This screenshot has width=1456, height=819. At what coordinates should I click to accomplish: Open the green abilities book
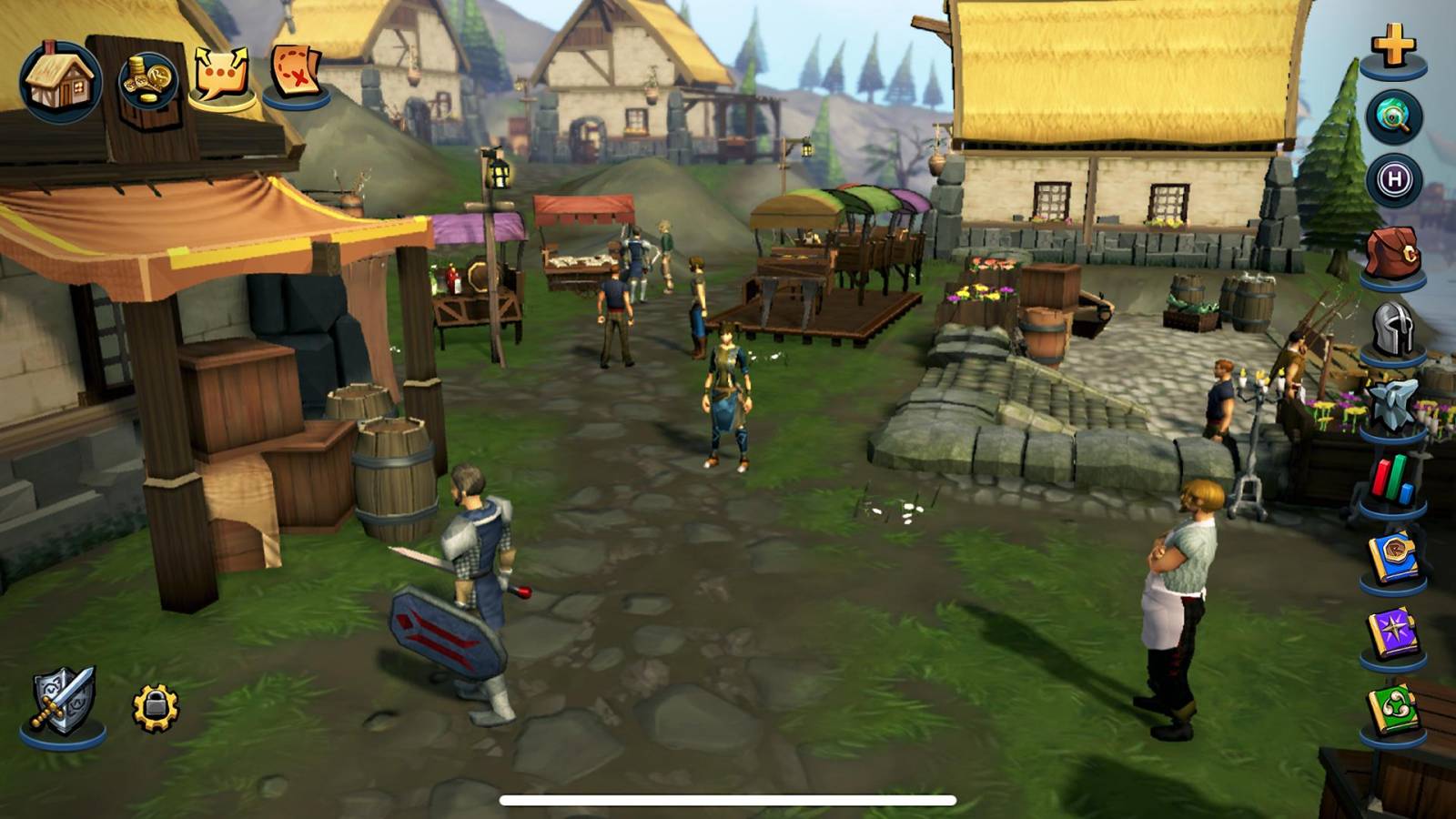pyautogui.click(x=1392, y=705)
